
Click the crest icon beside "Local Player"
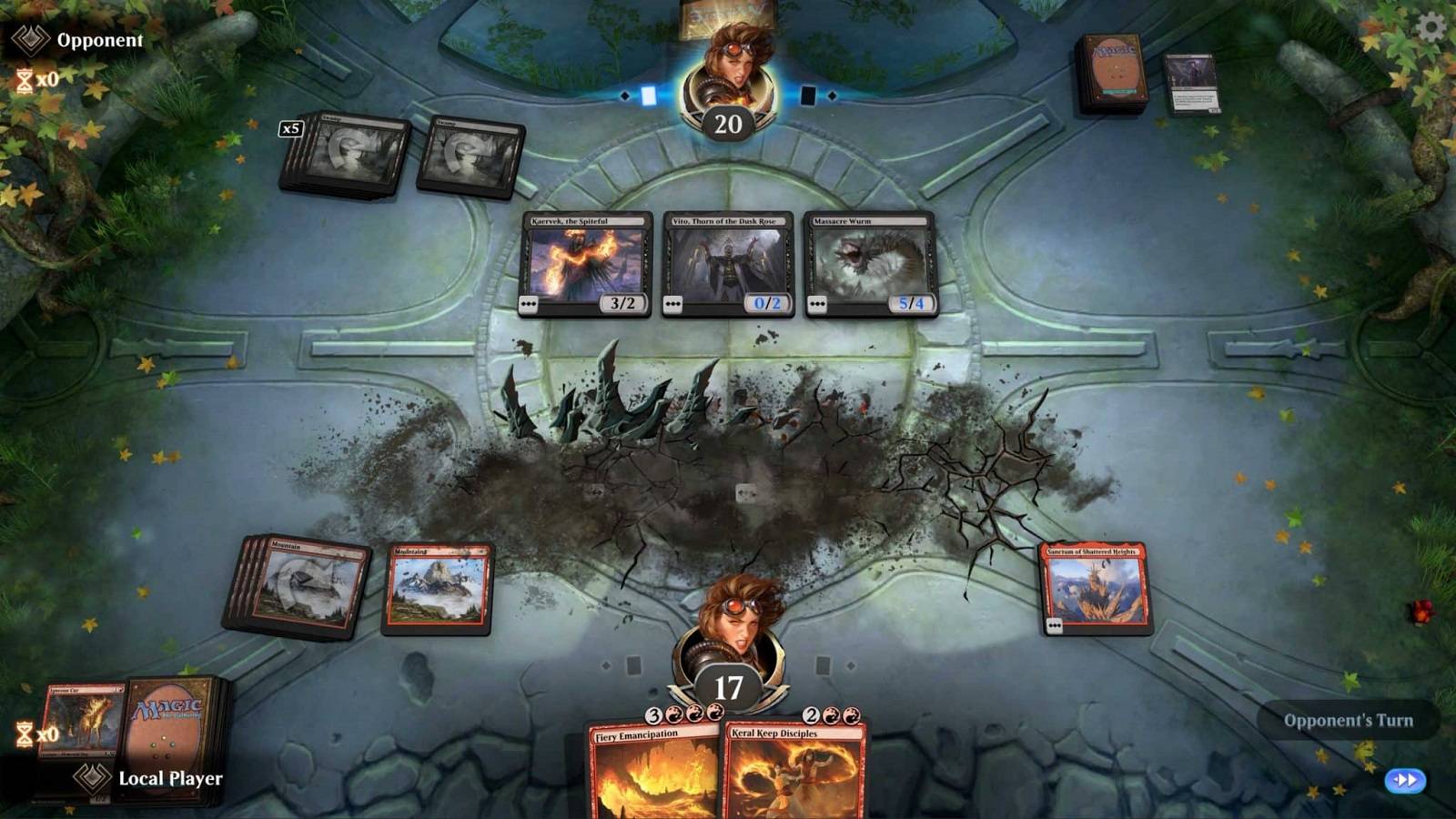click(91, 778)
